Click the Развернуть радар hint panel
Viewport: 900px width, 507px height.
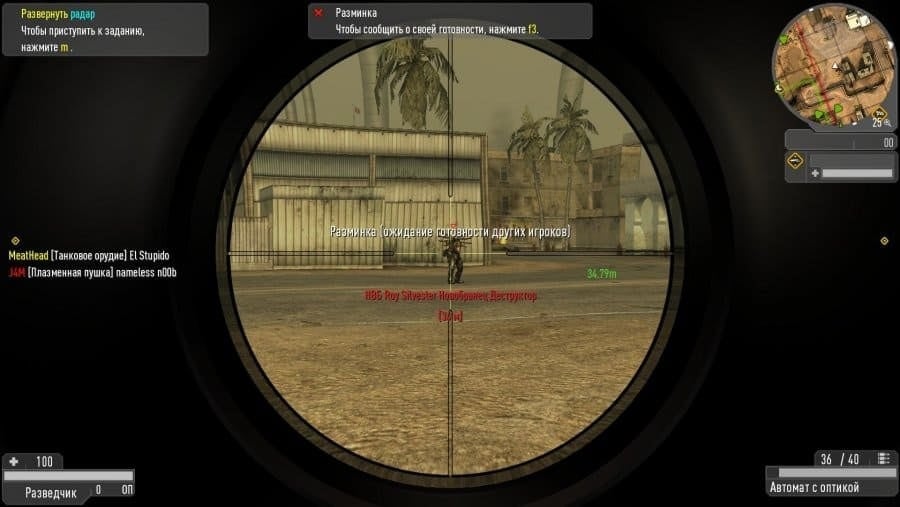pyautogui.click(x=104, y=30)
